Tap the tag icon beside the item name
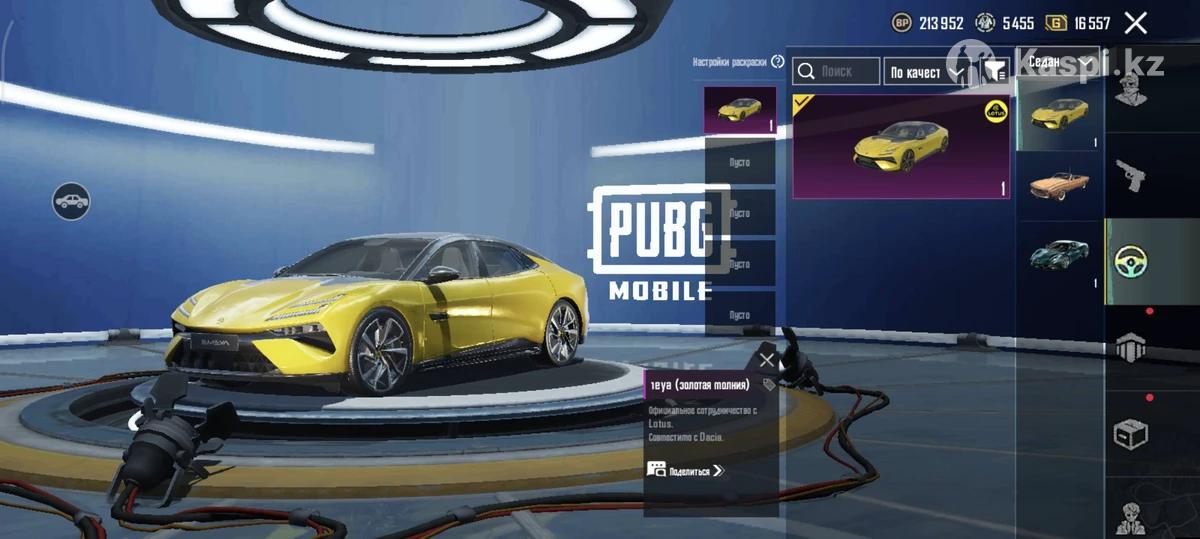The width and height of the screenshot is (1200, 539). point(768,385)
